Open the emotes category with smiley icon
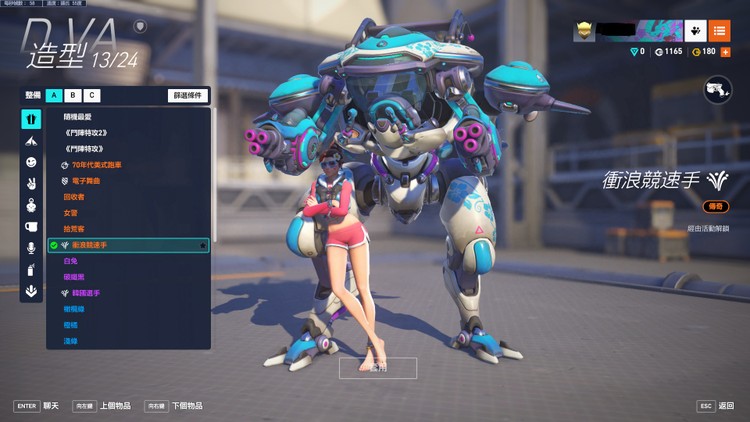The height and width of the screenshot is (422, 750). point(31,162)
